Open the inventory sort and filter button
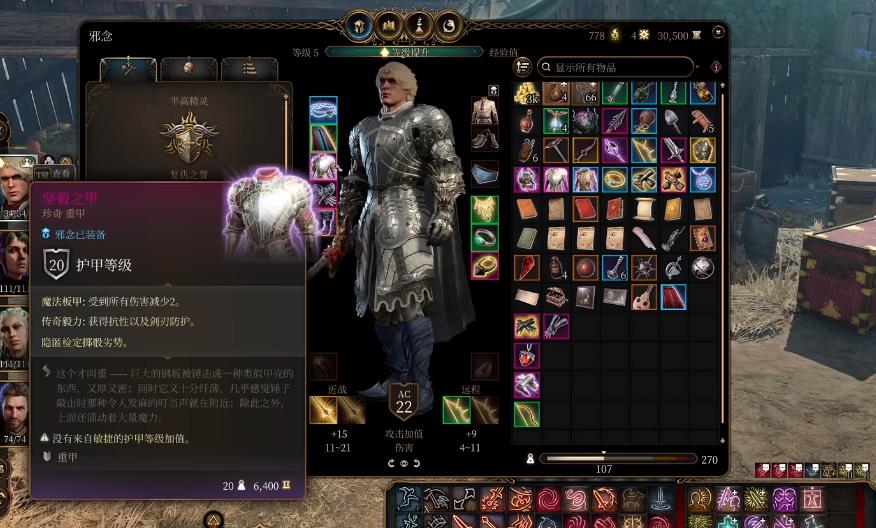The width and height of the screenshot is (876, 528). point(522,67)
